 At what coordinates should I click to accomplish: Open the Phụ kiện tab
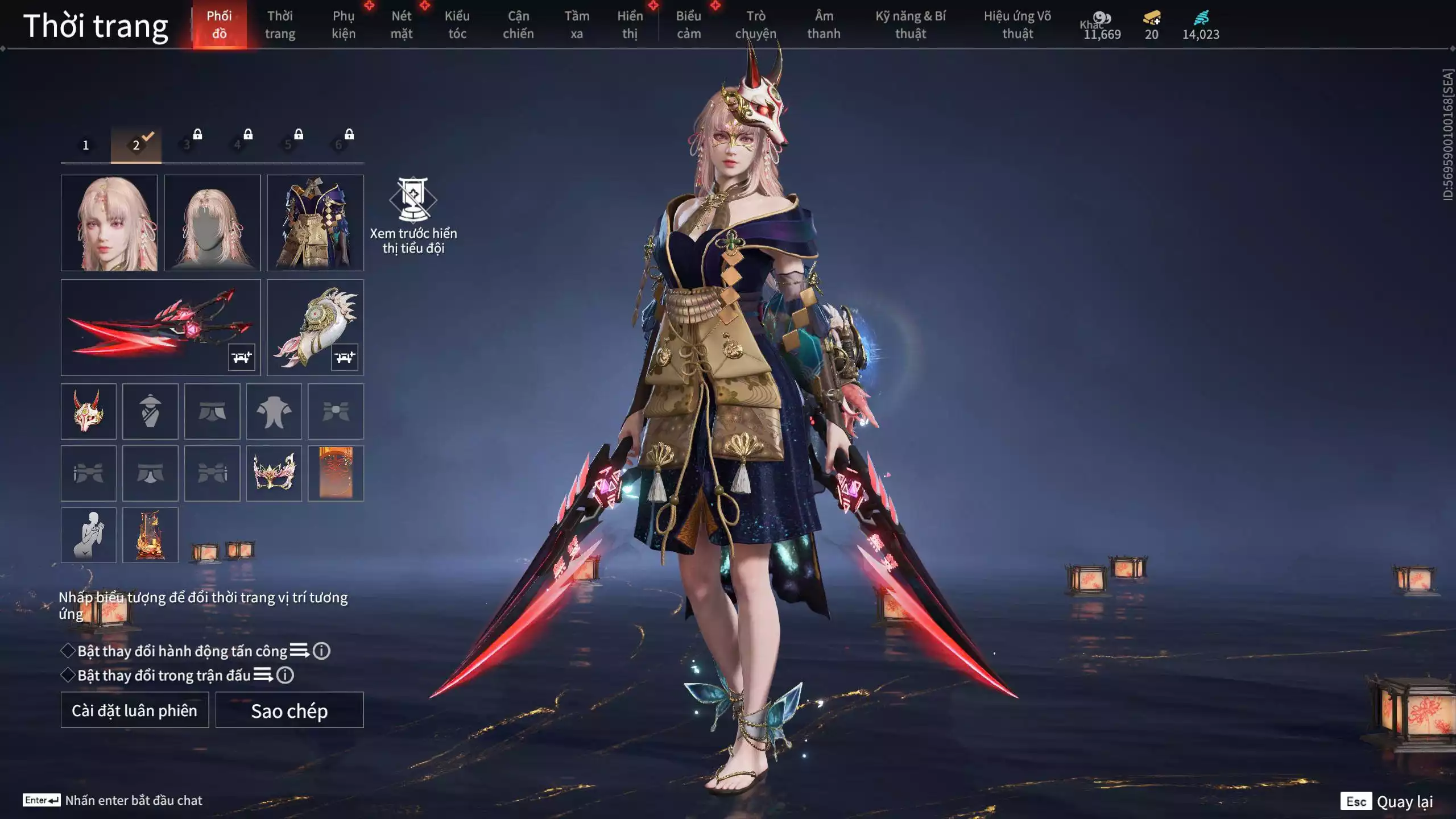(344, 24)
